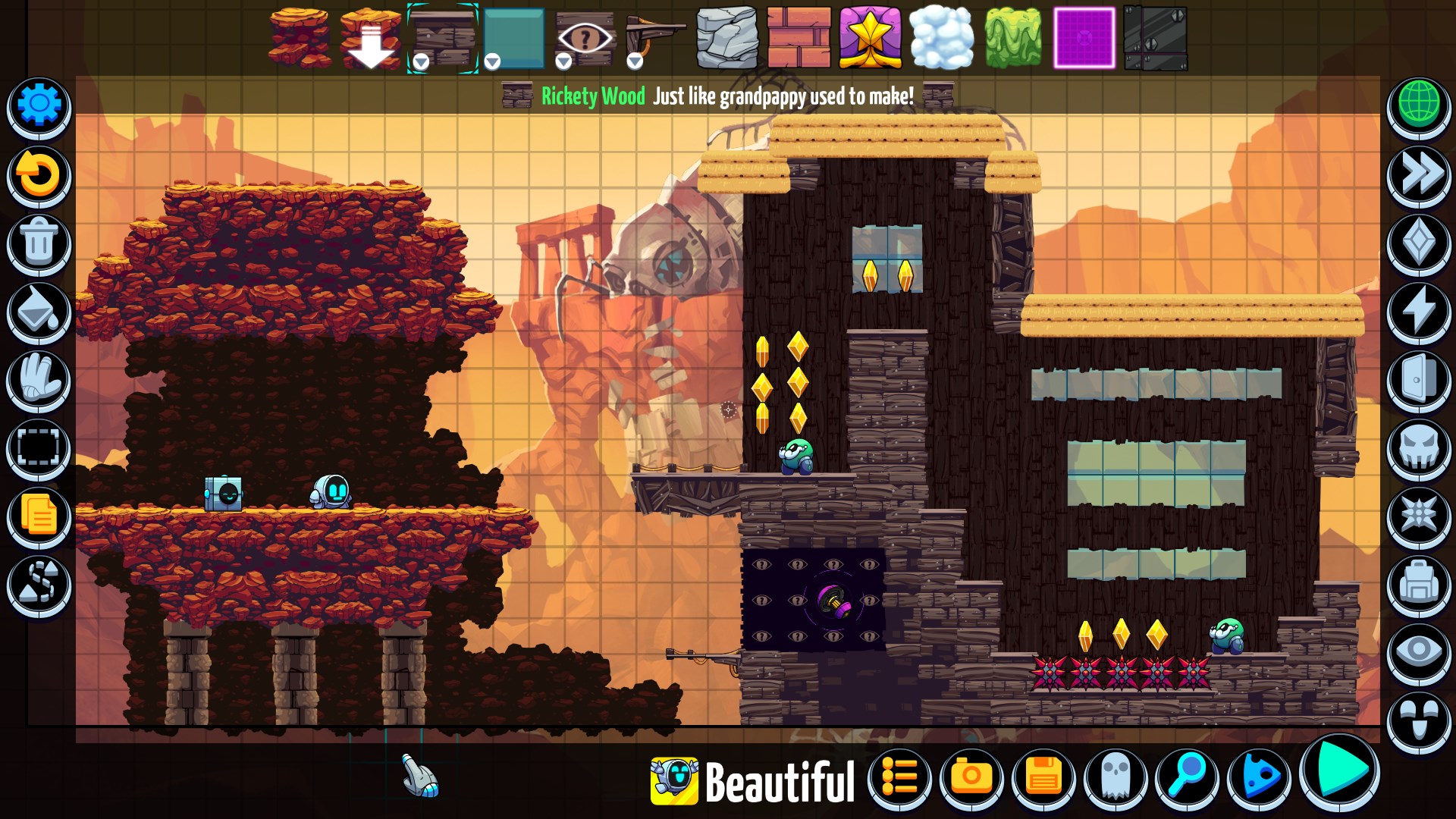Choose the paint bucket fill tool

pyautogui.click(x=39, y=311)
